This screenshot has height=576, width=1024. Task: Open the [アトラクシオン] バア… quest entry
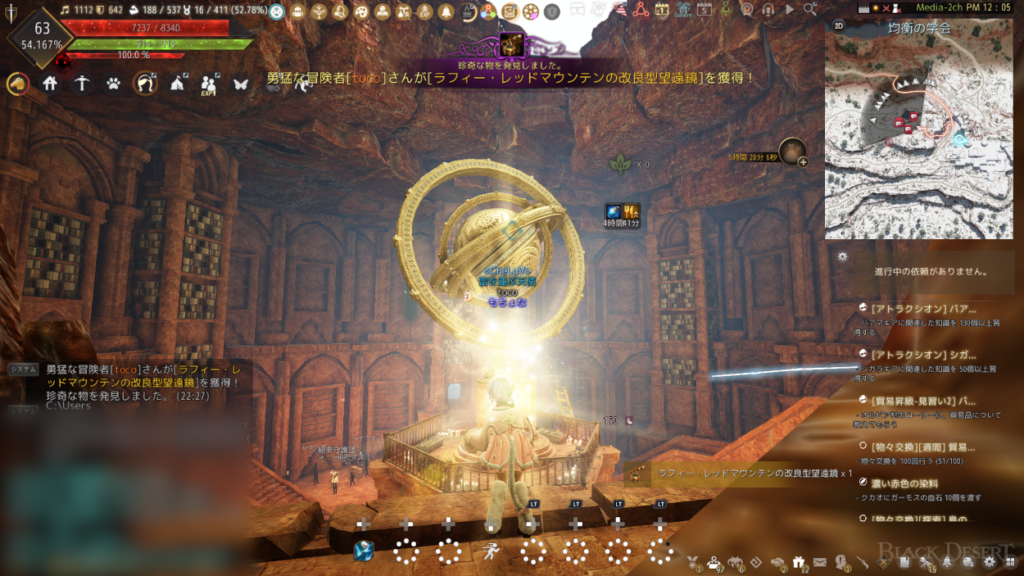click(922, 309)
